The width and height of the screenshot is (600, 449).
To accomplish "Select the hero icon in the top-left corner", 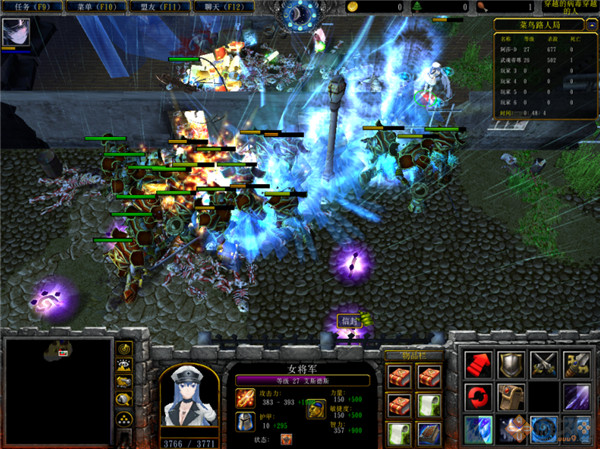I will click(x=16, y=32).
